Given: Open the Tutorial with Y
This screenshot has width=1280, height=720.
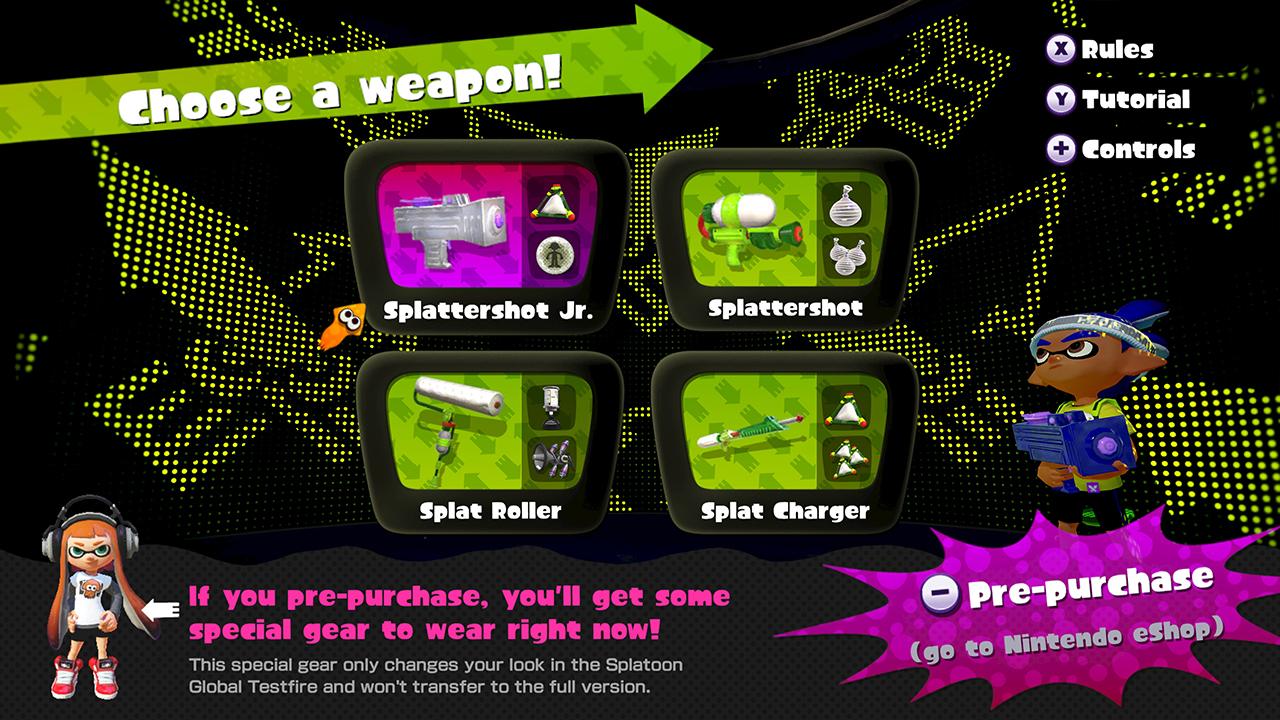Looking at the screenshot, I should (x=1110, y=99).
